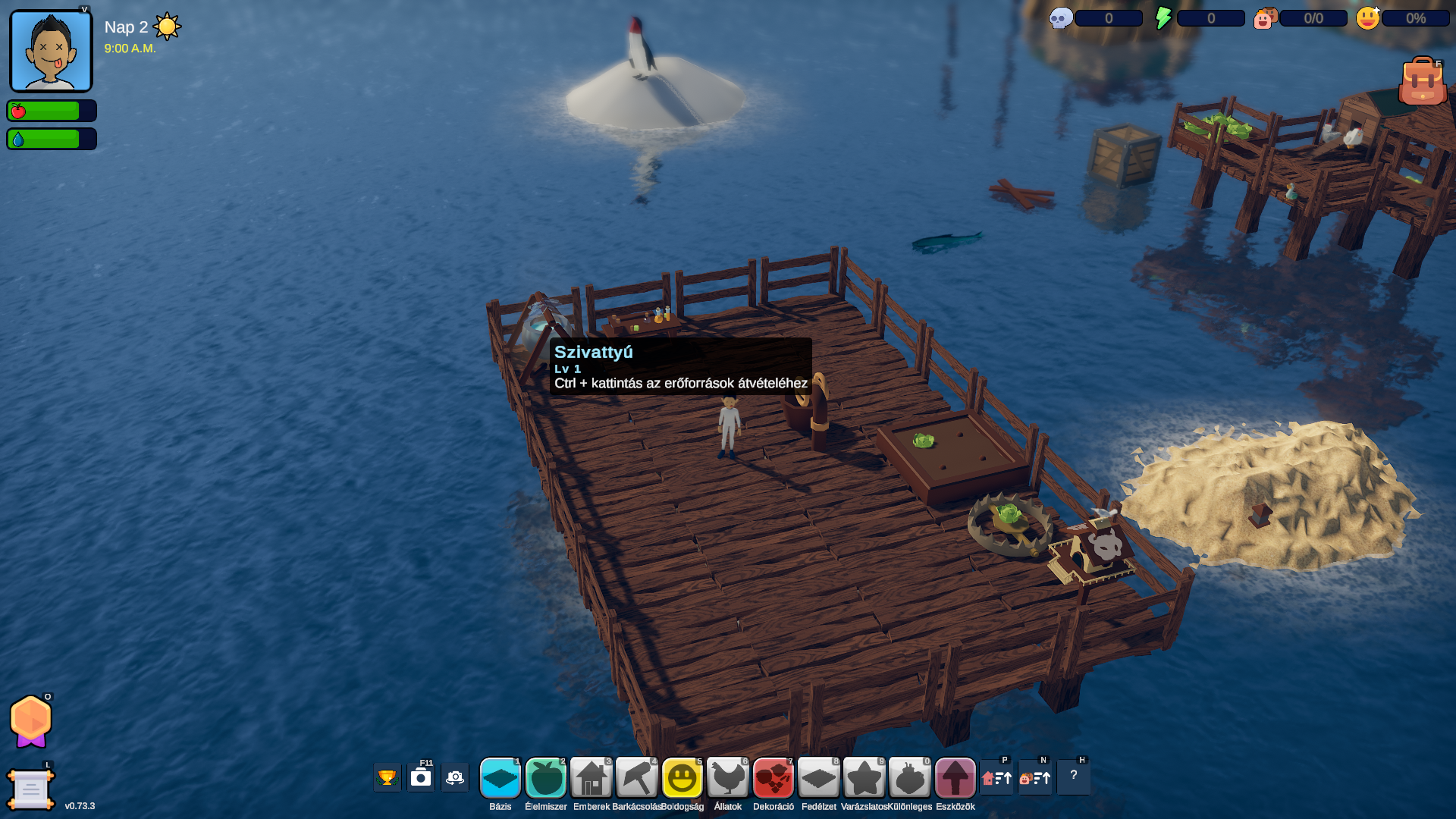This screenshot has width=1456, height=819.
Task: Select the Varázslatos star category
Action: click(864, 778)
